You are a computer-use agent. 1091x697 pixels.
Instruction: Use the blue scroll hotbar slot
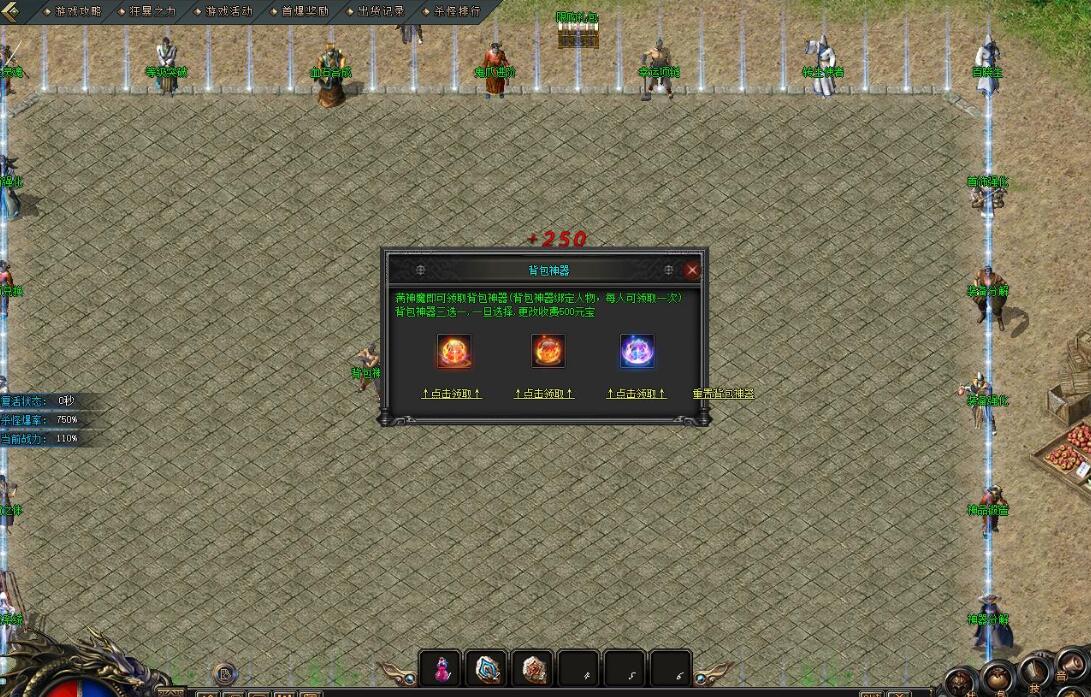point(487,668)
